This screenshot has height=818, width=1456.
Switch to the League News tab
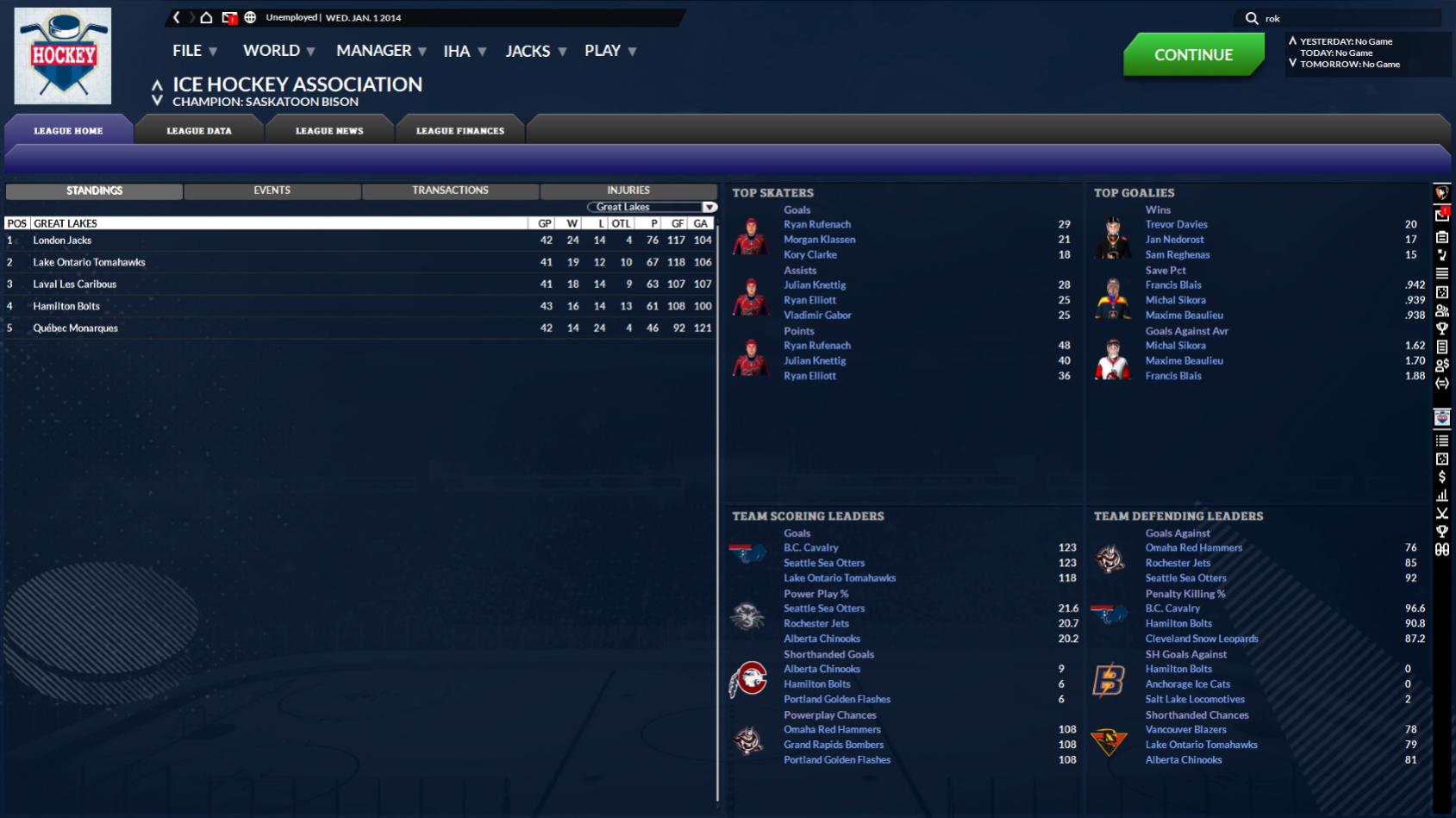[329, 131]
